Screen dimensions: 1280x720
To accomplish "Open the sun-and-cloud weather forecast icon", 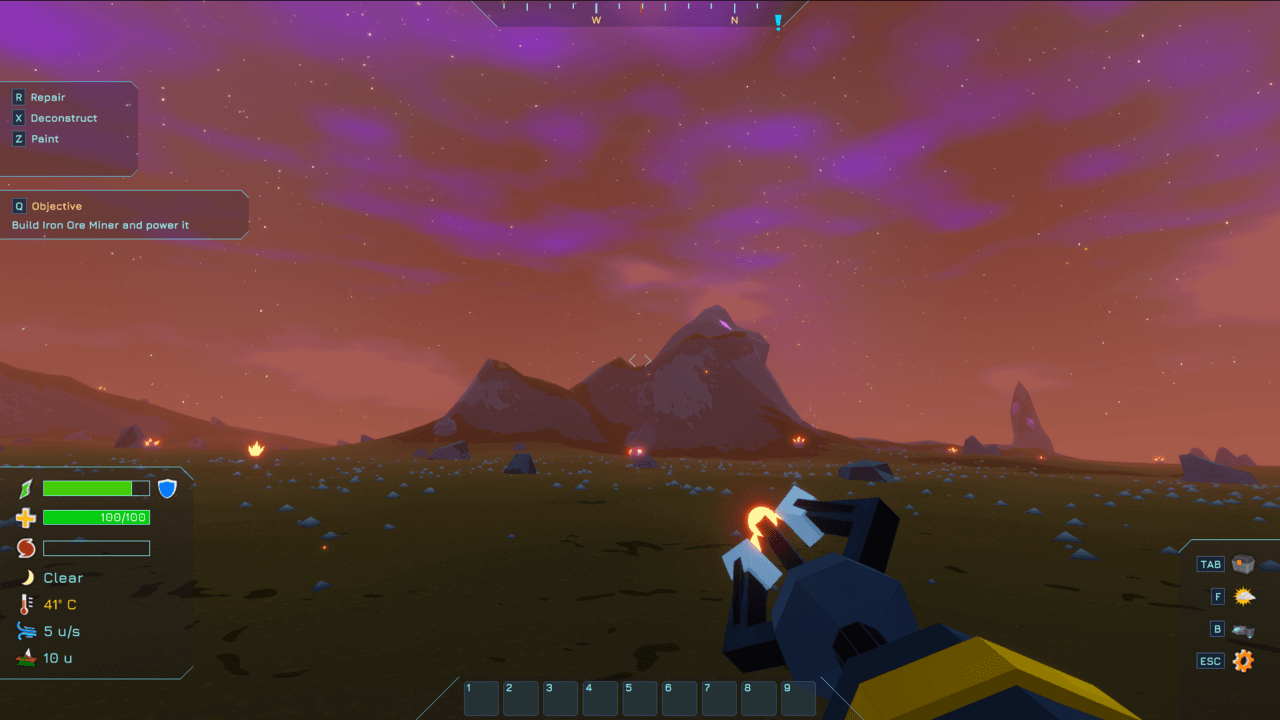I will pyautogui.click(x=1243, y=597).
